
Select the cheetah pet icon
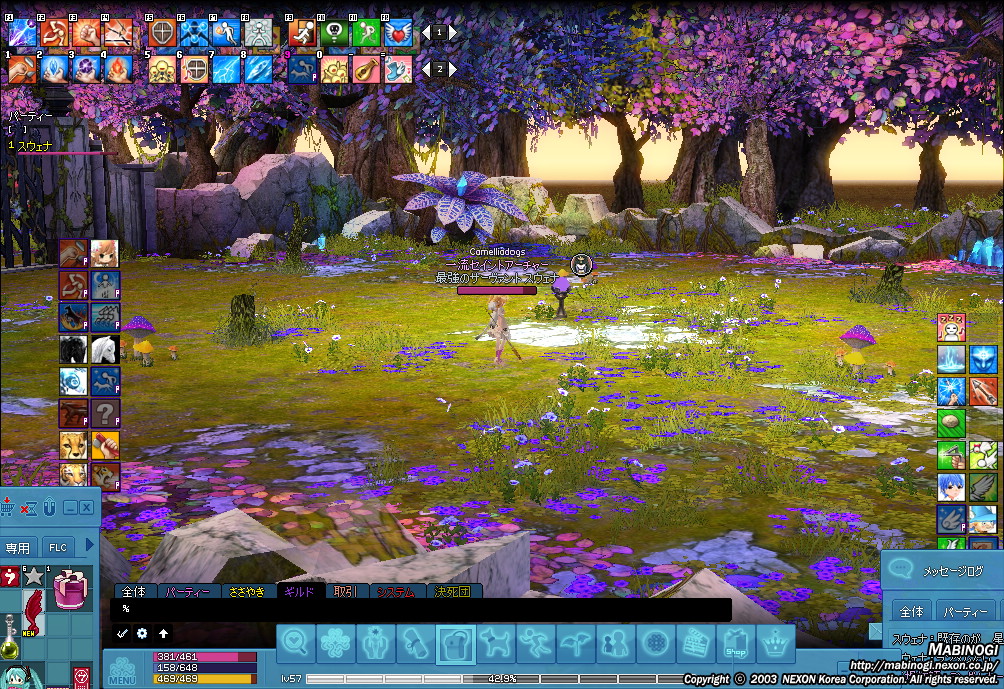coord(74,445)
